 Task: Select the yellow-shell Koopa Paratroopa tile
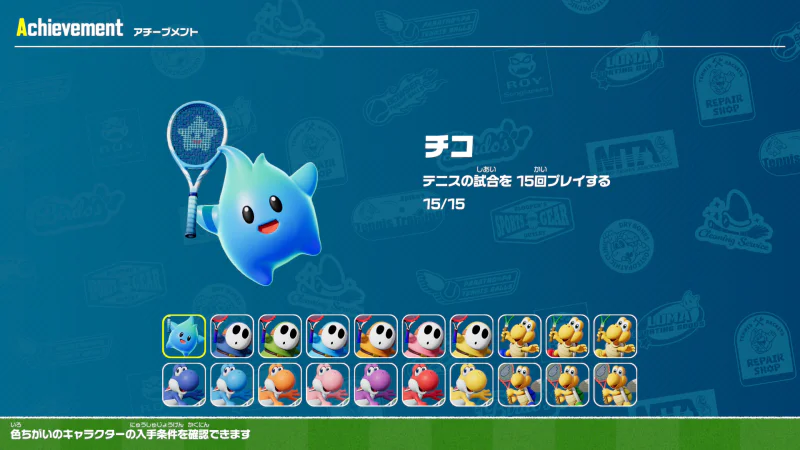(x=616, y=384)
